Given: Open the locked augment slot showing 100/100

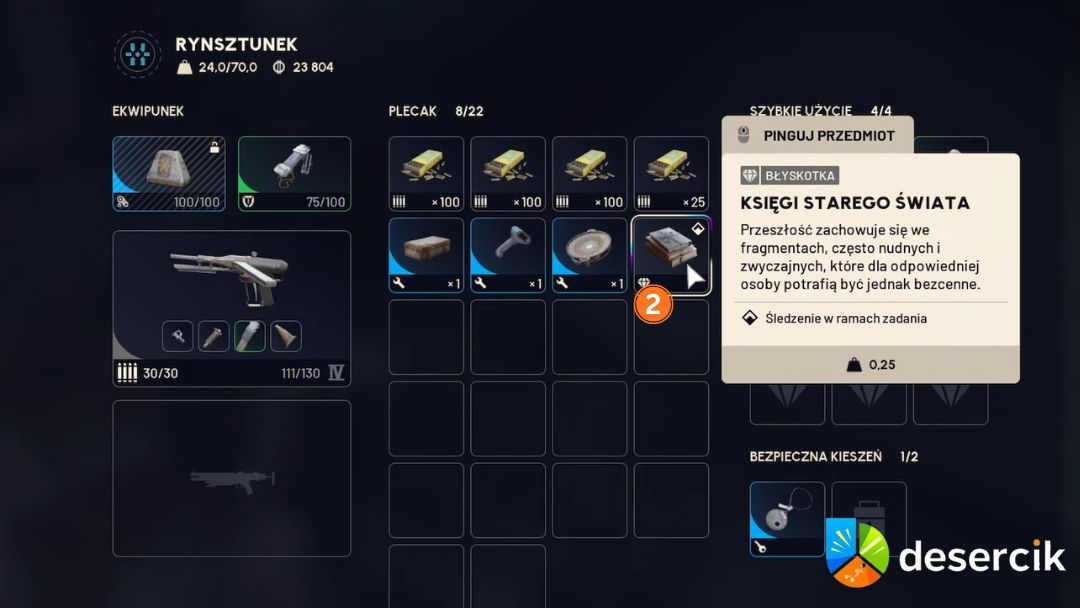Looking at the screenshot, I should tap(169, 174).
